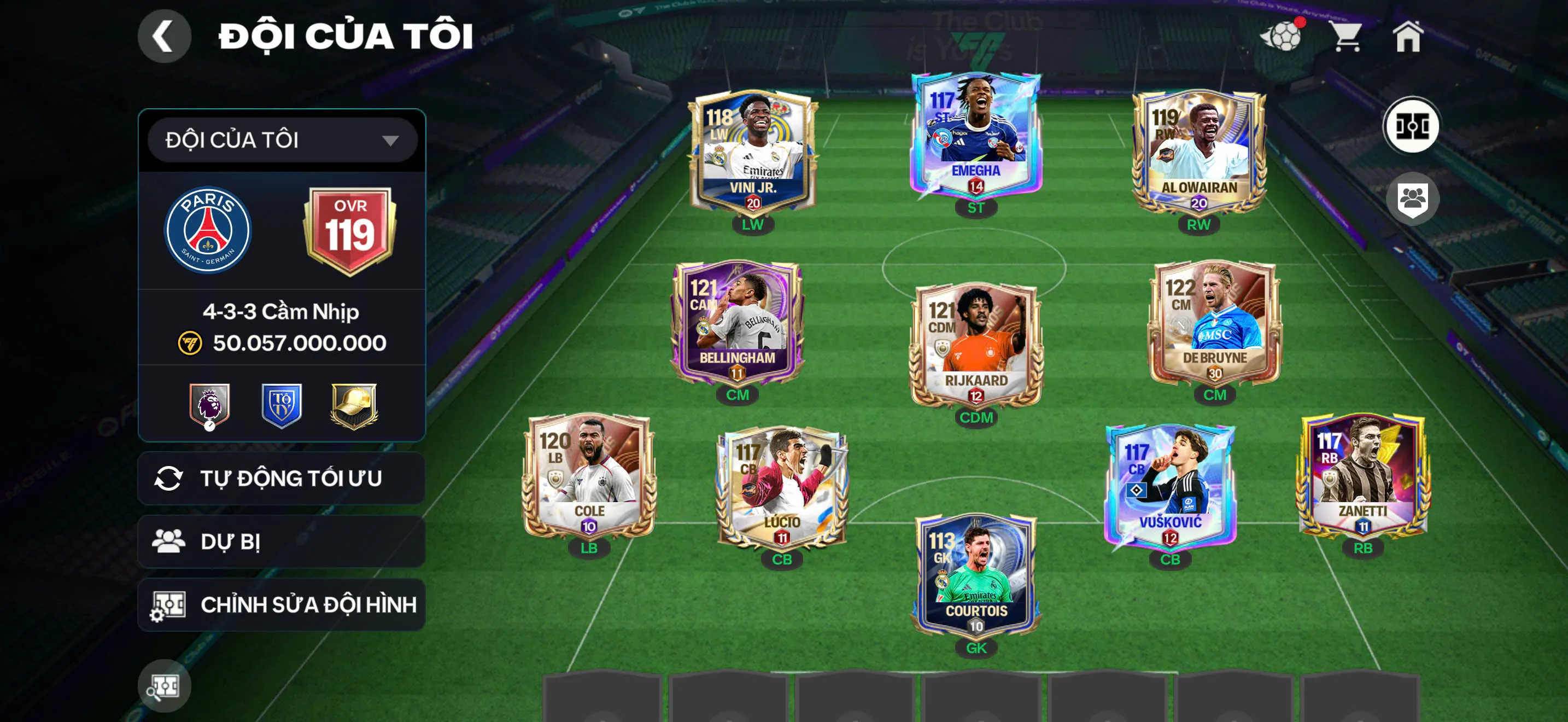
Task: Select CHỈNH SỬA ĐỘI HÌNH option
Action: (282, 605)
